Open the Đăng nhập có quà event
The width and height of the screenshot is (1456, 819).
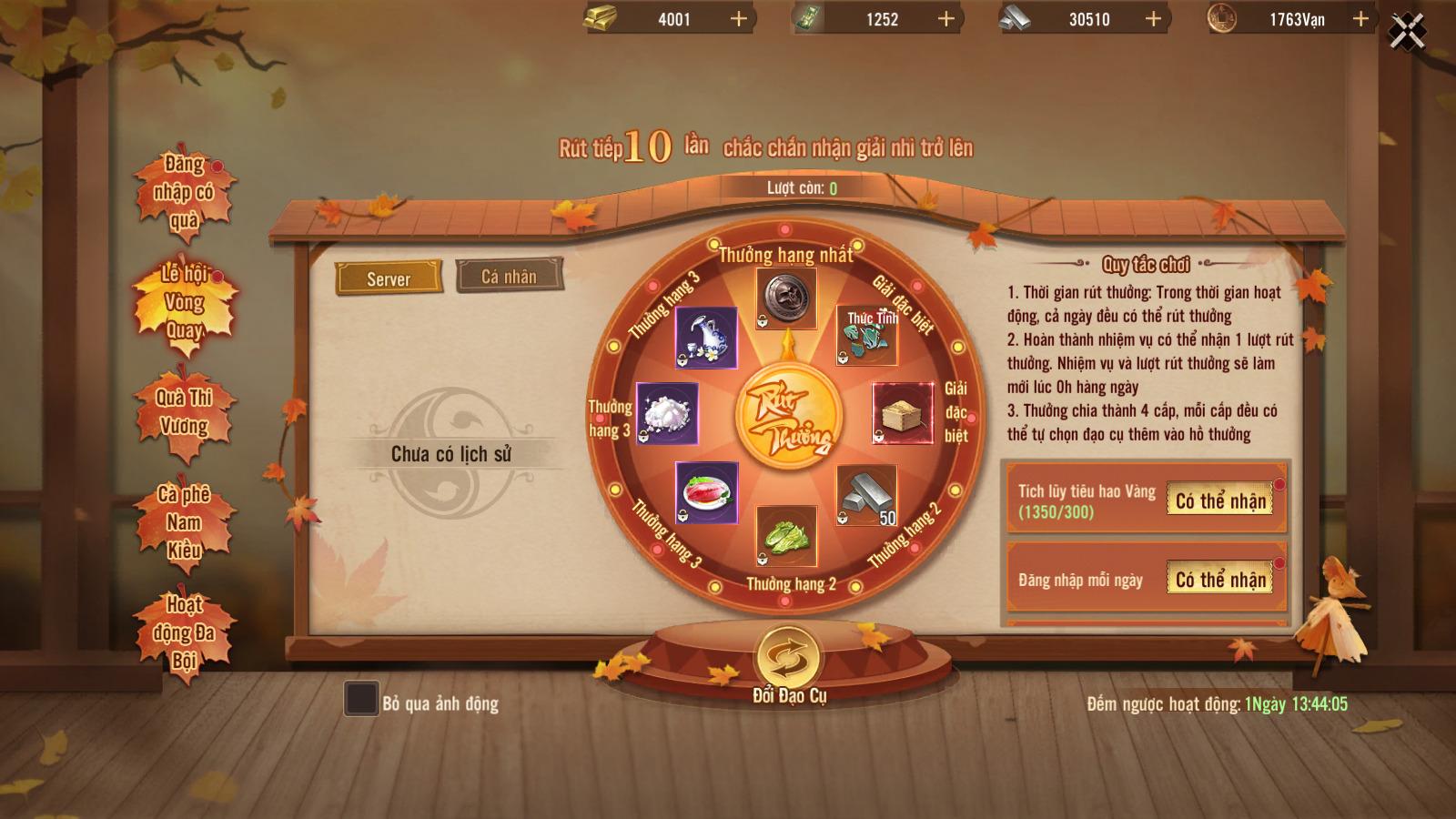click(184, 192)
